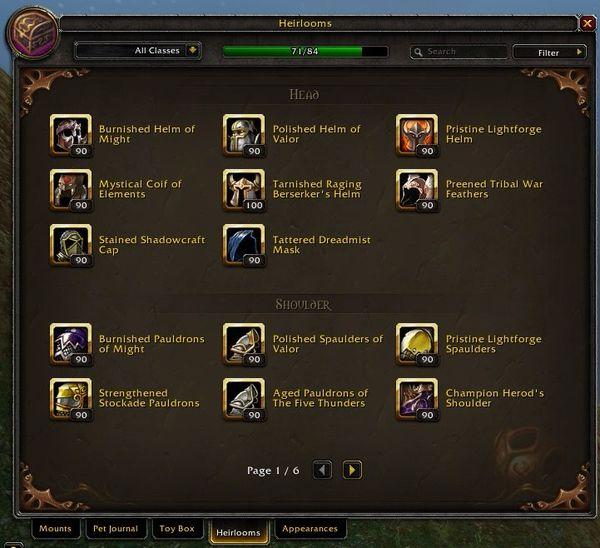Open the All Classes dropdown
Viewport: 600px width, 548px height.
[138, 51]
